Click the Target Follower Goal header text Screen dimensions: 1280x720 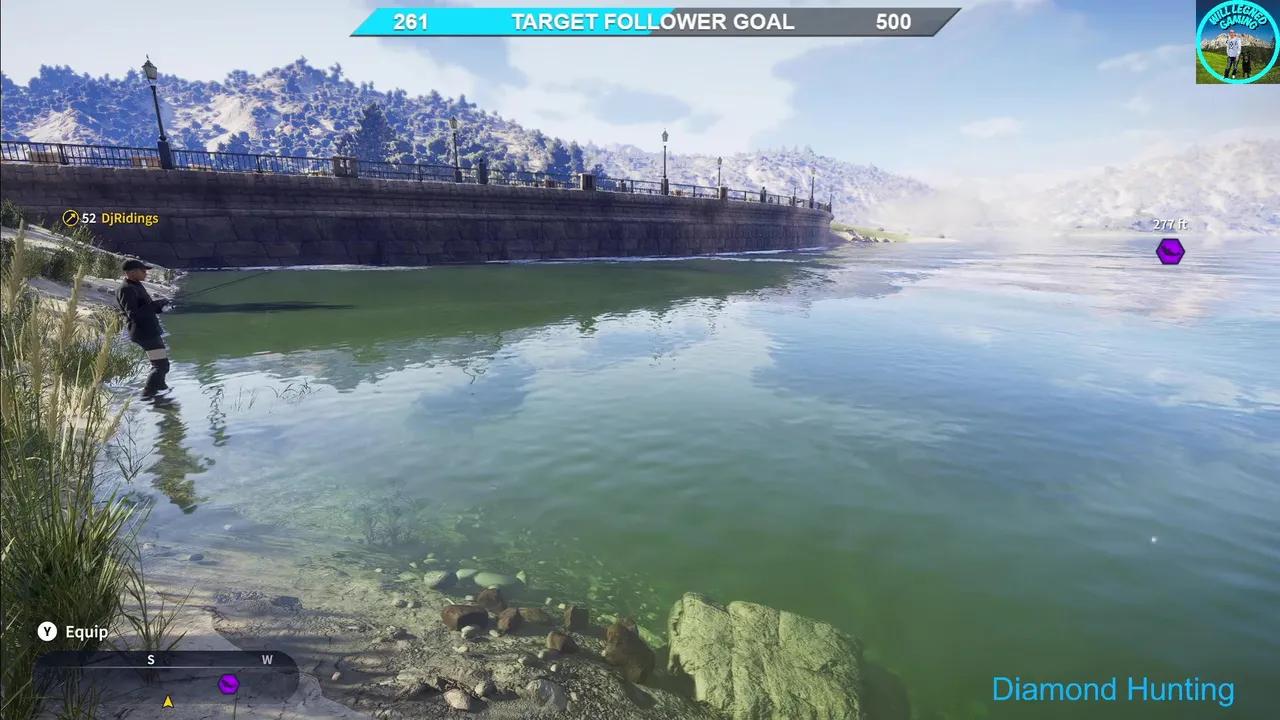(x=651, y=21)
